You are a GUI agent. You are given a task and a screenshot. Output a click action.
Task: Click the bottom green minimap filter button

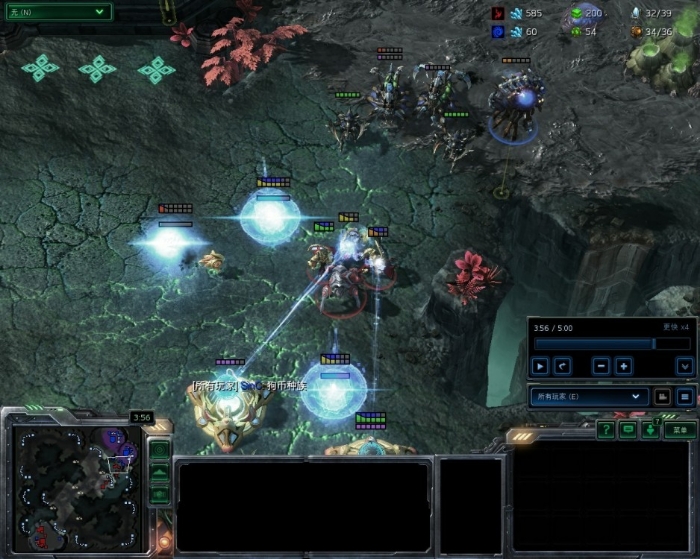point(159,493)
